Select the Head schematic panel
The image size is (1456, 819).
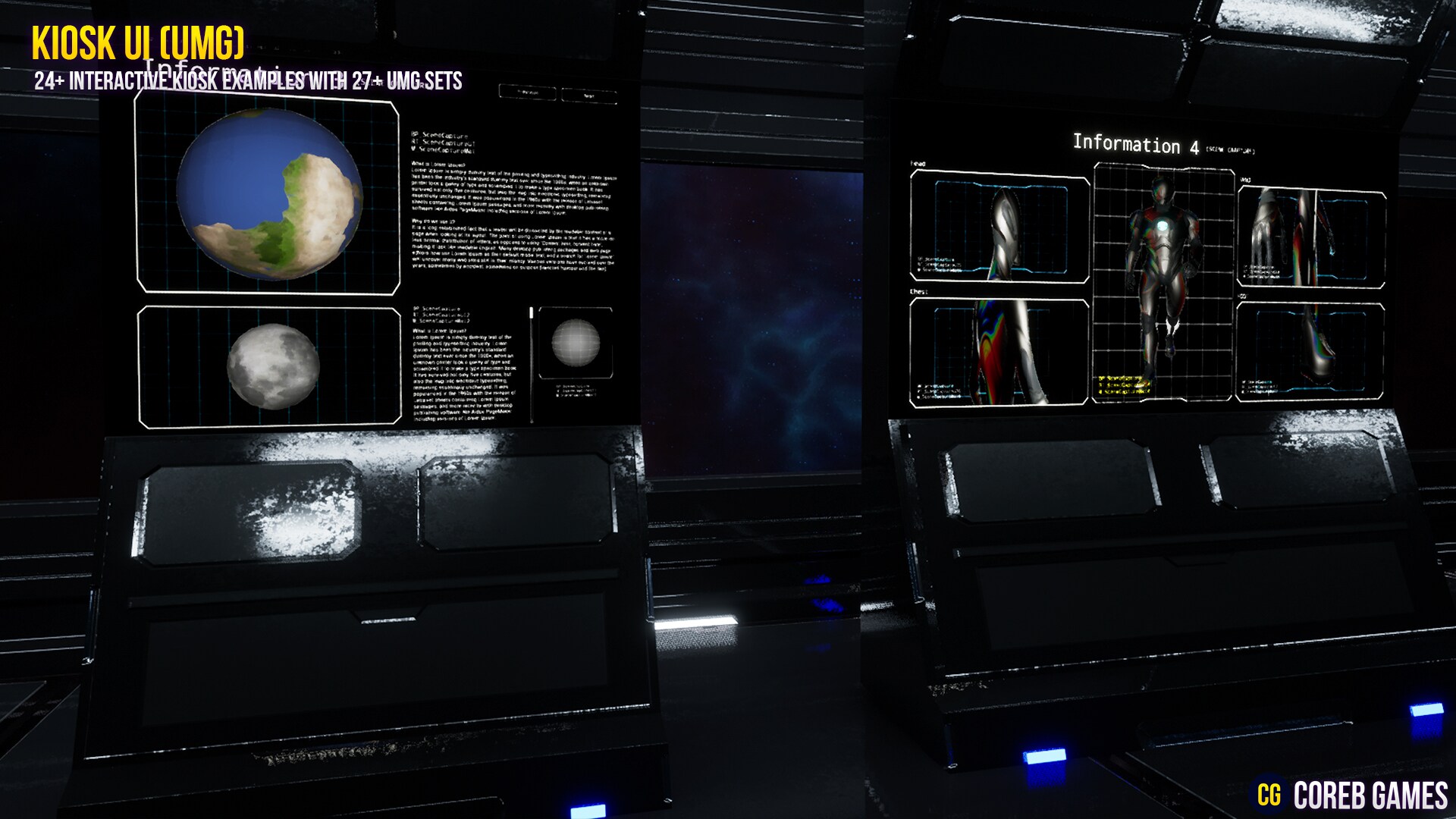click(x=1001, y=224)
